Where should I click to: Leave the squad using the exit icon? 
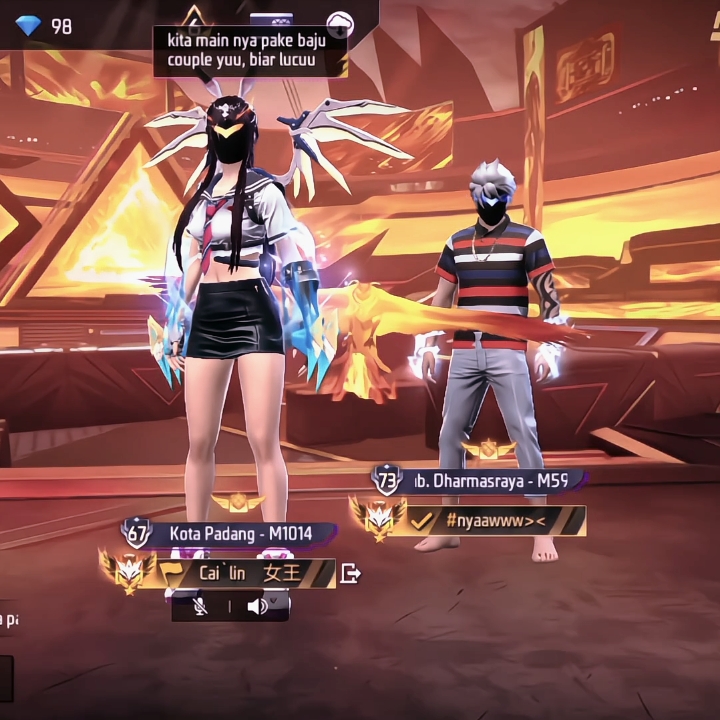point(350,574)
